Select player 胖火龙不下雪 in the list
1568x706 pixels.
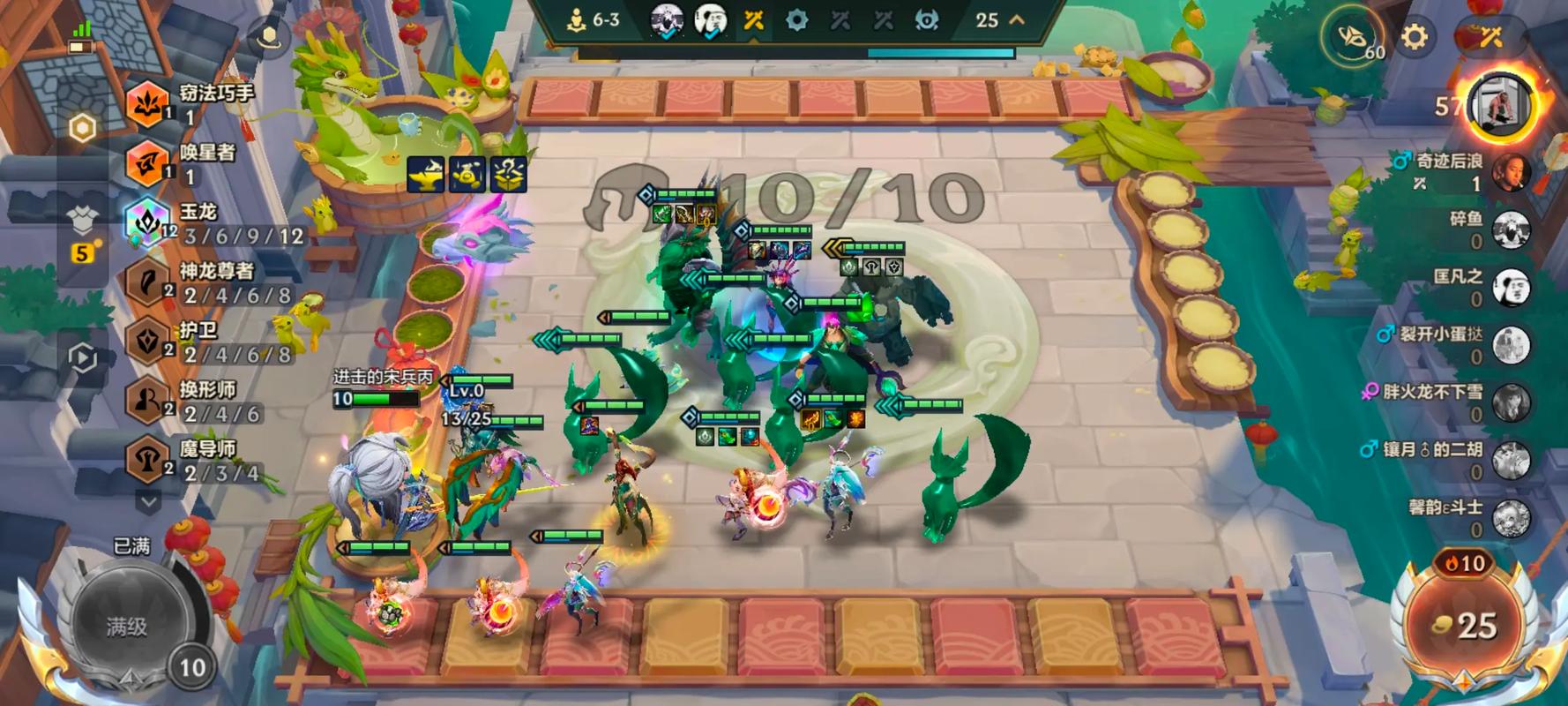coord(1510,402)
